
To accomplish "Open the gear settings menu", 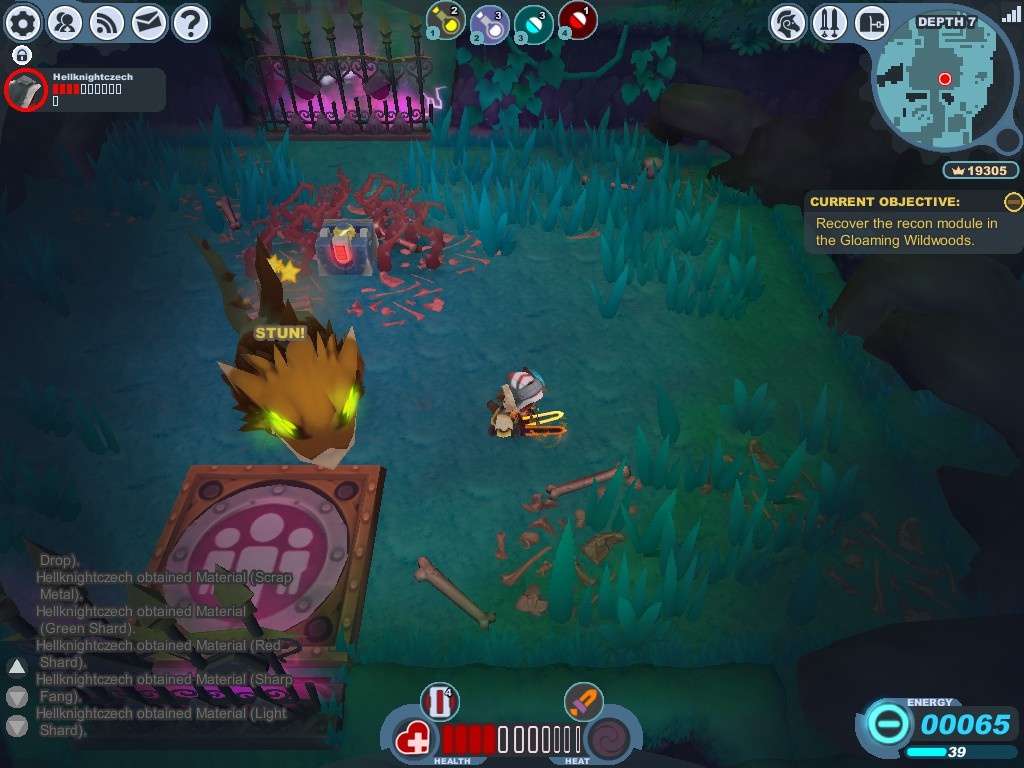I will pyautogui.click(x=23, y=22).
